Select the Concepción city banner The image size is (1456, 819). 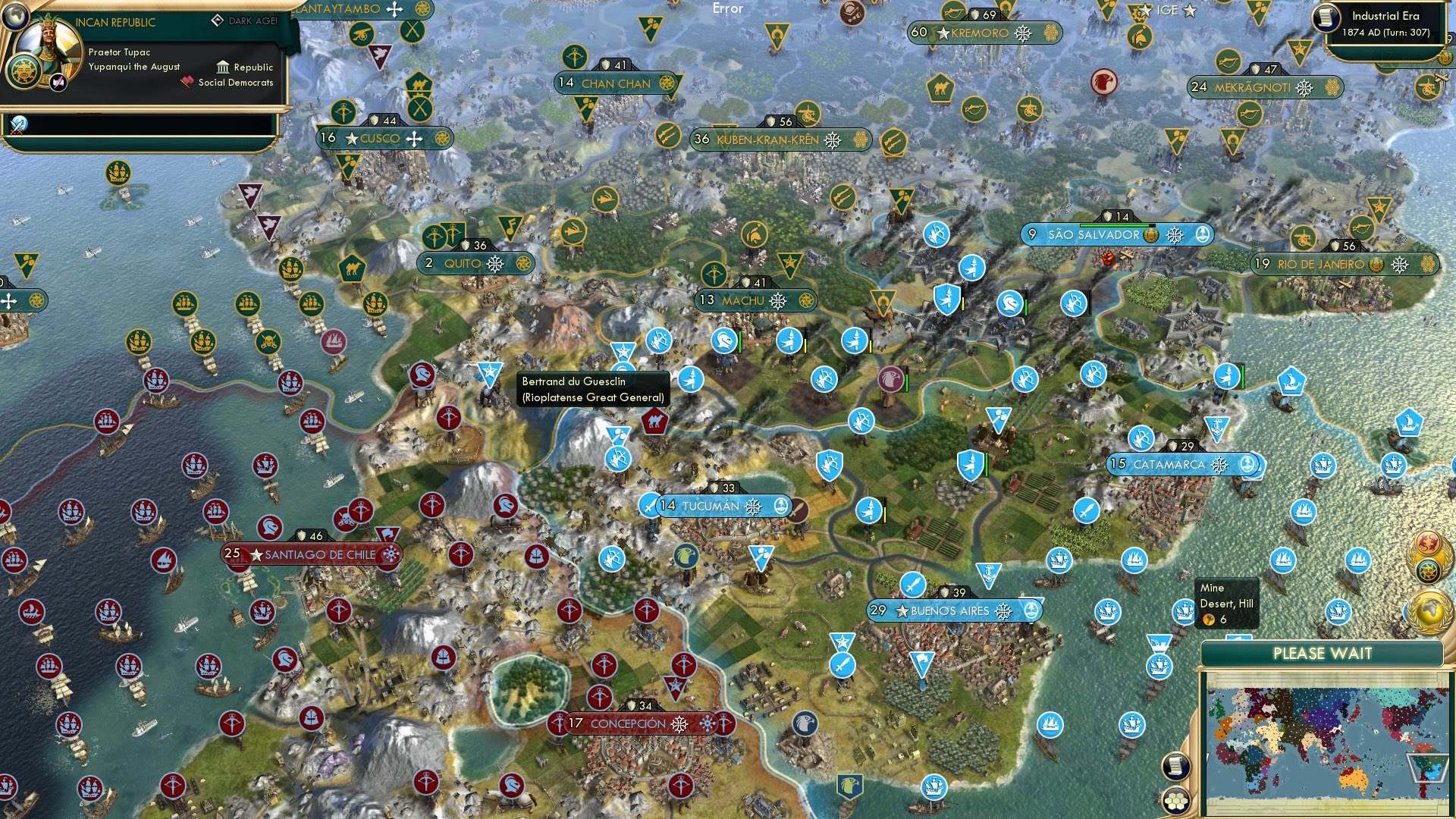[x=627, y=723]
